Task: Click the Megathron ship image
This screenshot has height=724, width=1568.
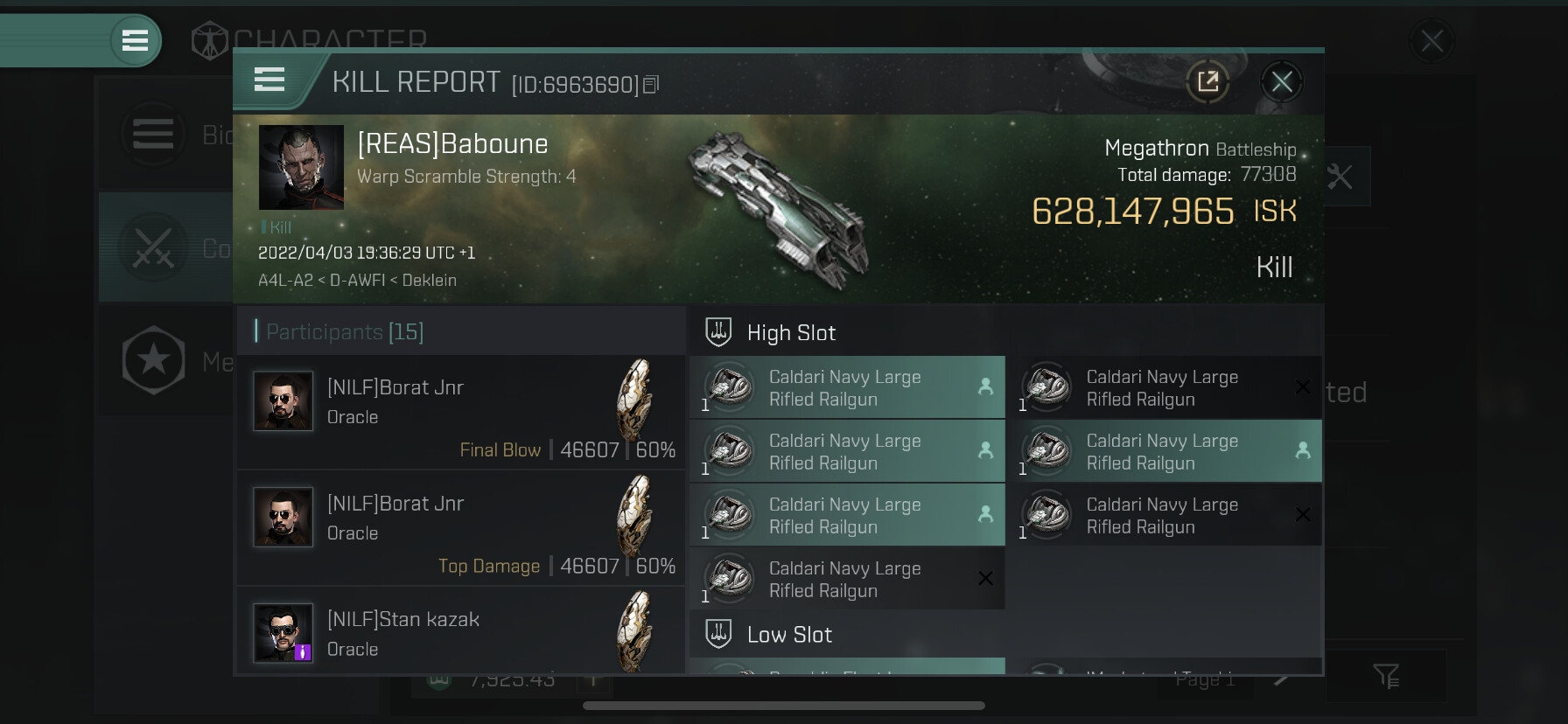Action: 779,210
